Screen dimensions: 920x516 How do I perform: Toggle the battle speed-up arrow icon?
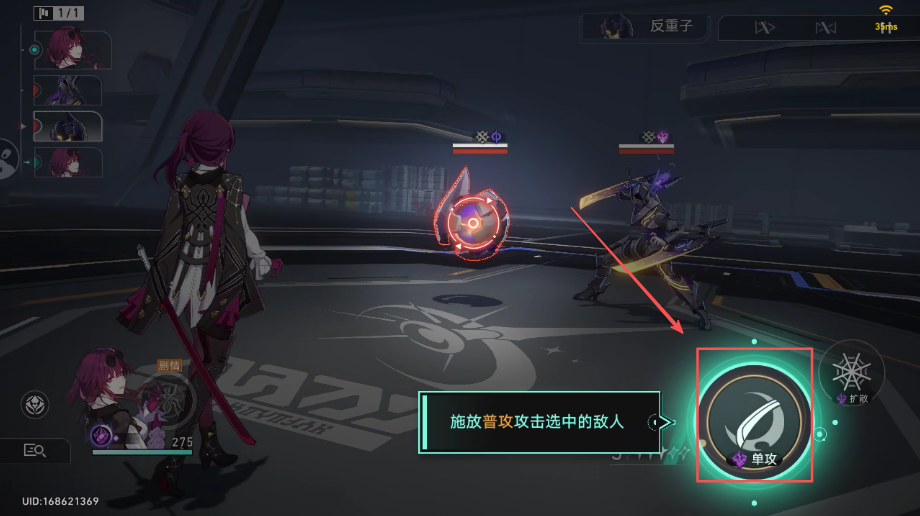764,27
